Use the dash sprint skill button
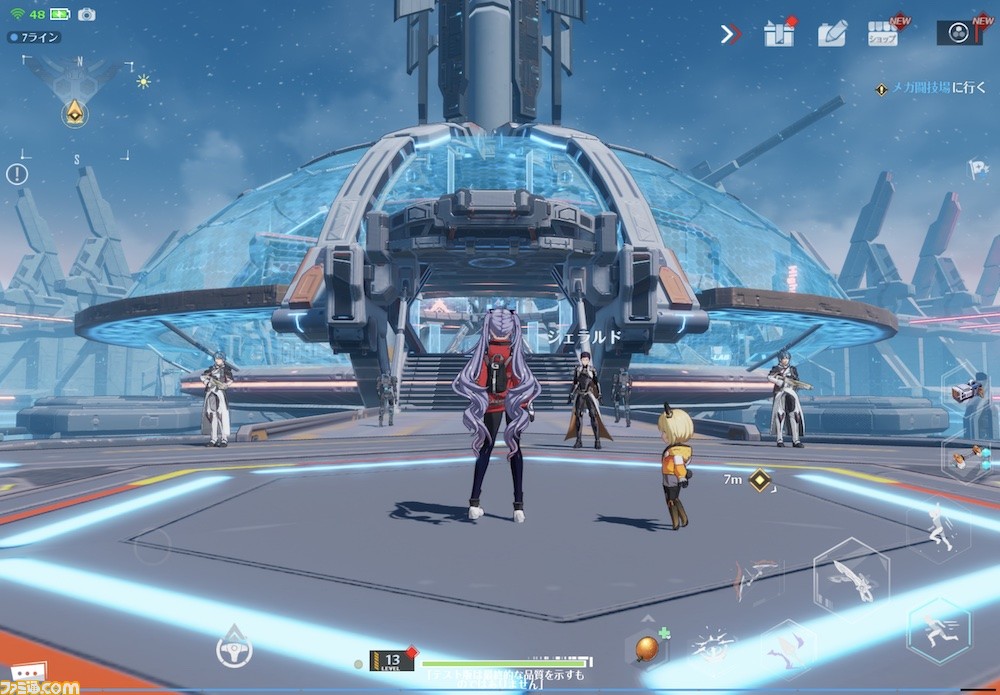Screen dimensions: 1000x695 938,630
